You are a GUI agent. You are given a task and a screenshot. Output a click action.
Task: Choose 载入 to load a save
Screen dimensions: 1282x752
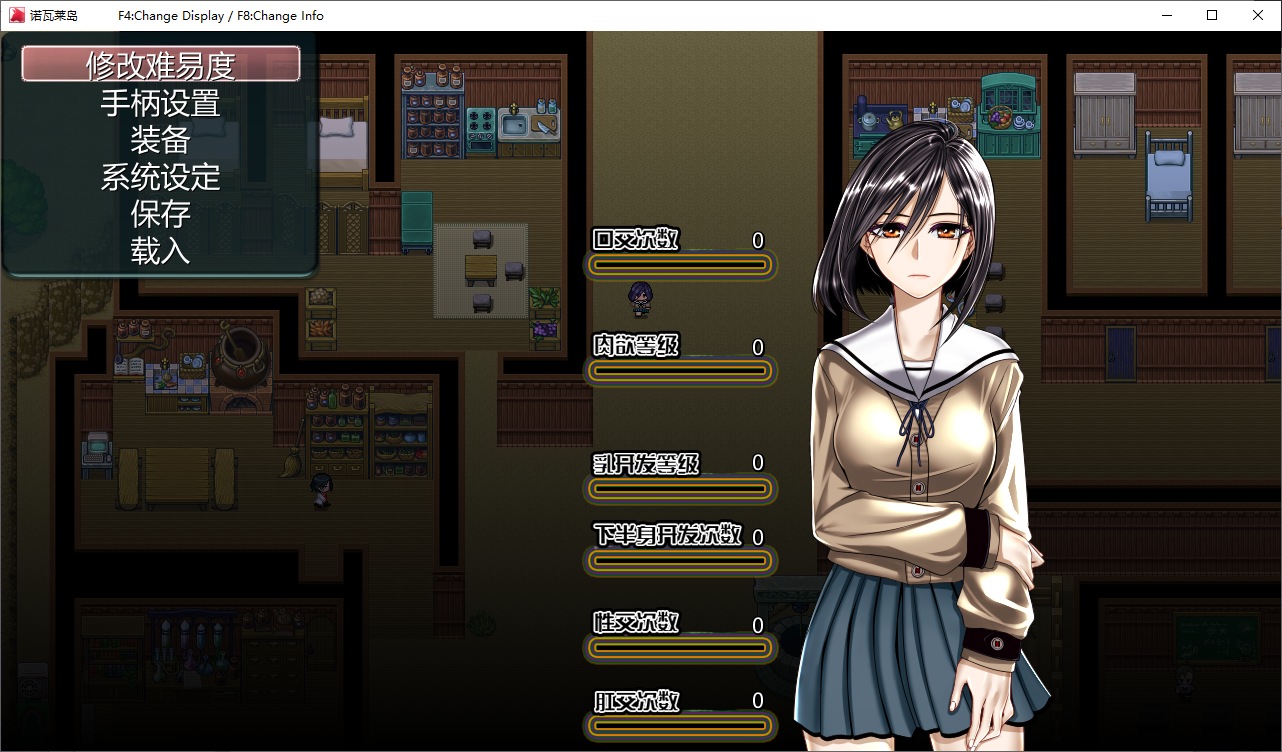coord(160,251)
